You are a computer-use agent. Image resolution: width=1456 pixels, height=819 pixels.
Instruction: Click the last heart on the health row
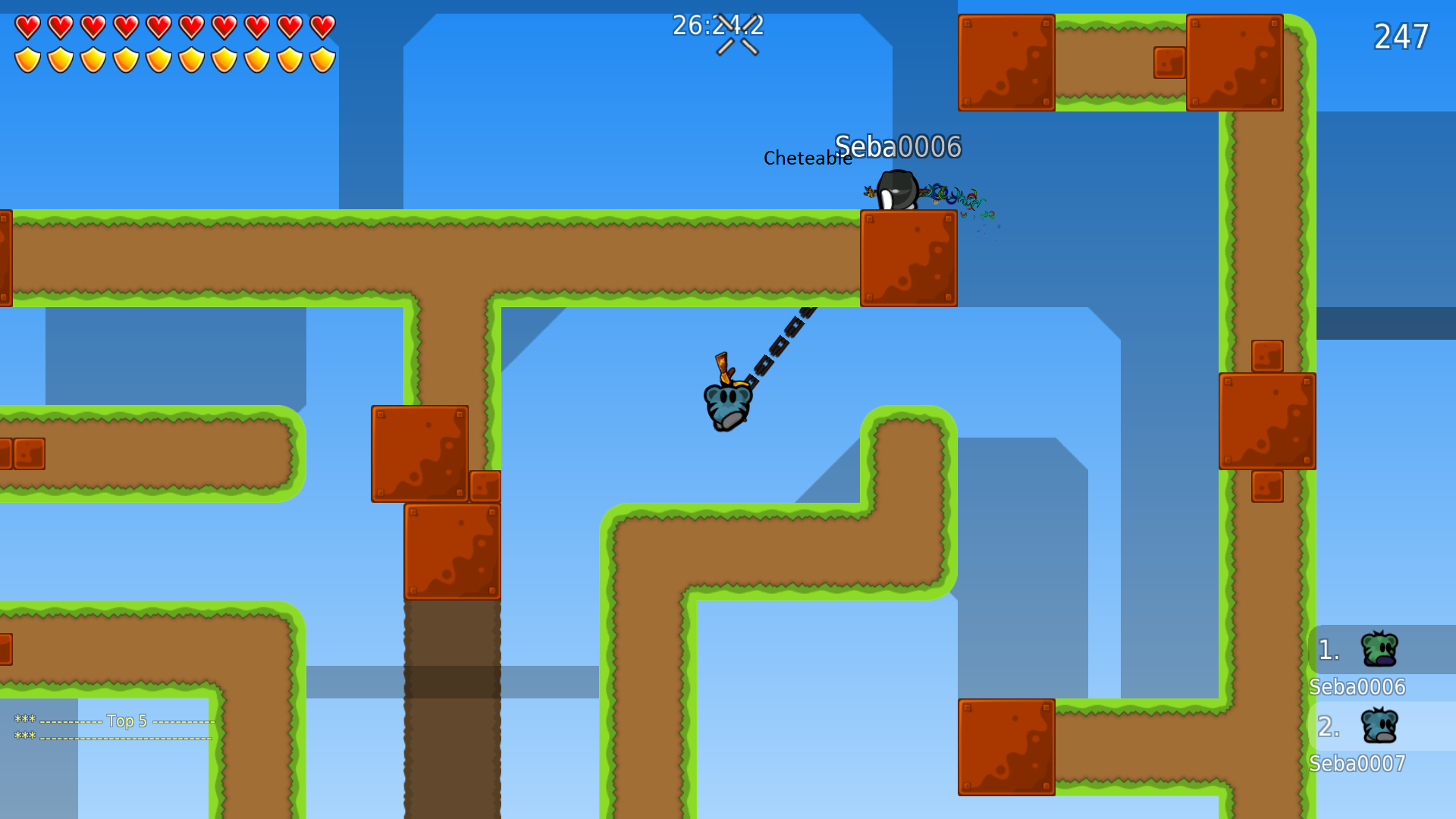pyautogui.click(x=322, y=27)
